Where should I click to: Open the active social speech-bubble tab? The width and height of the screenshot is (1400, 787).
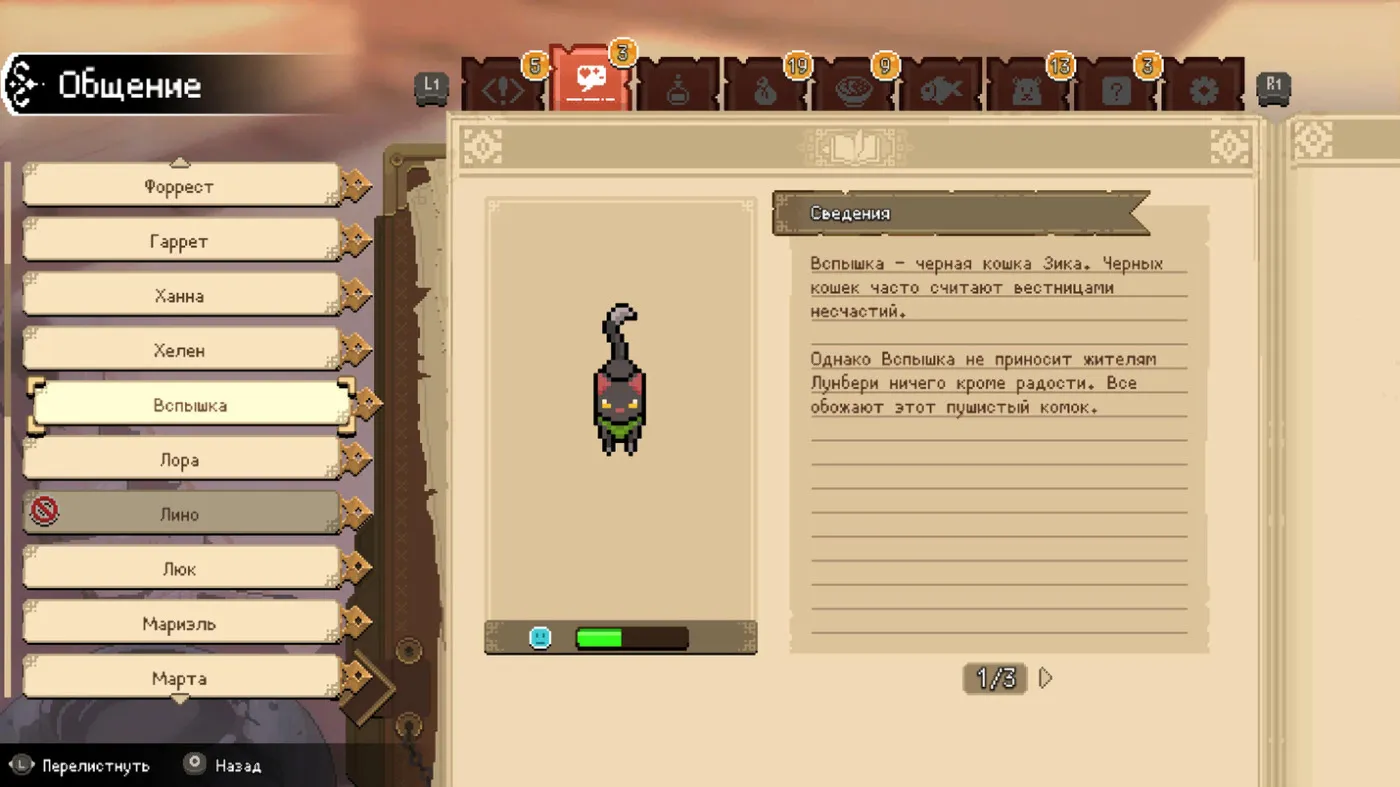[590, 82]
